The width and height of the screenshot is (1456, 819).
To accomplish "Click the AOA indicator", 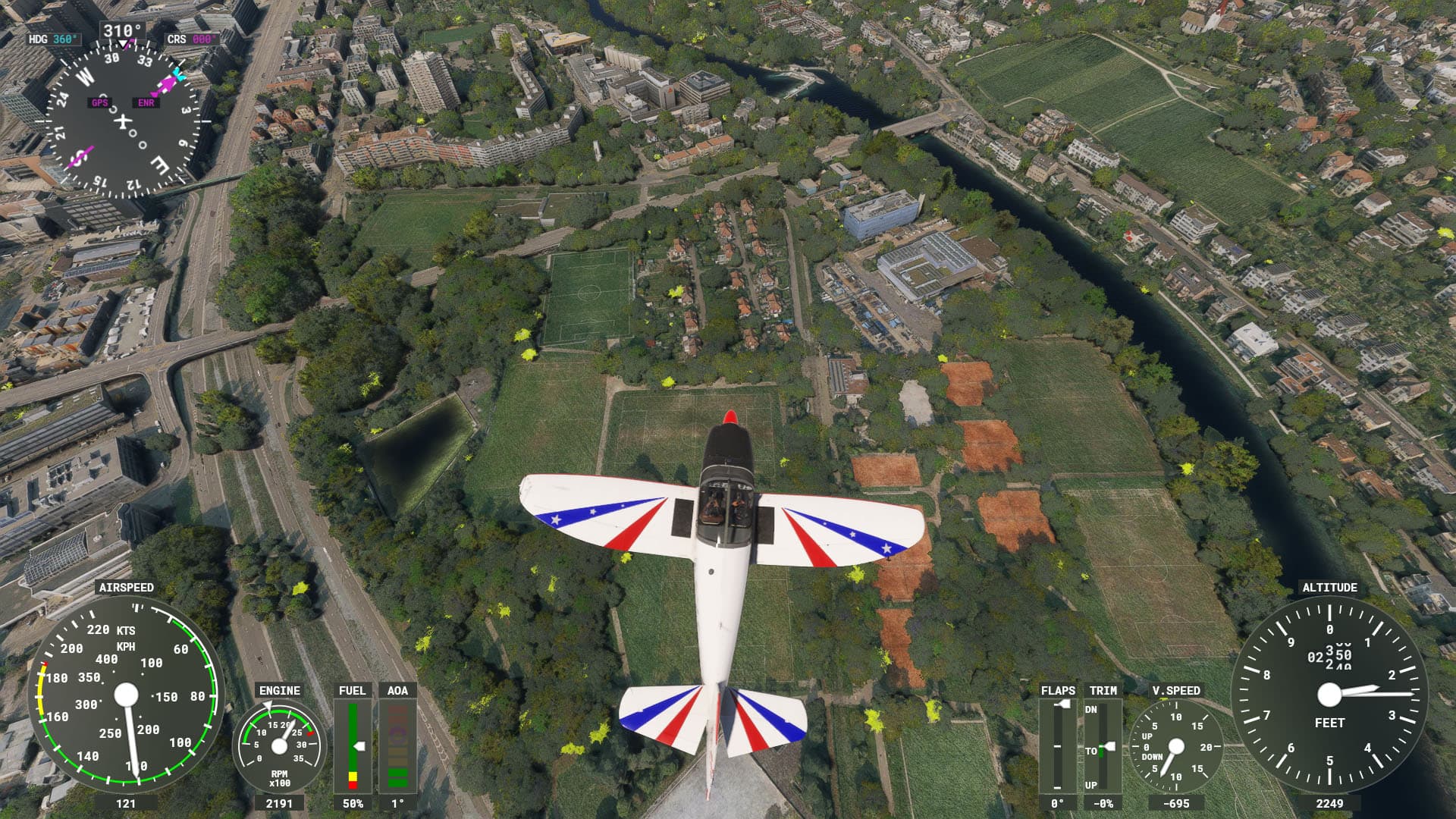I will pyautogui.click(x=397, y=746).
